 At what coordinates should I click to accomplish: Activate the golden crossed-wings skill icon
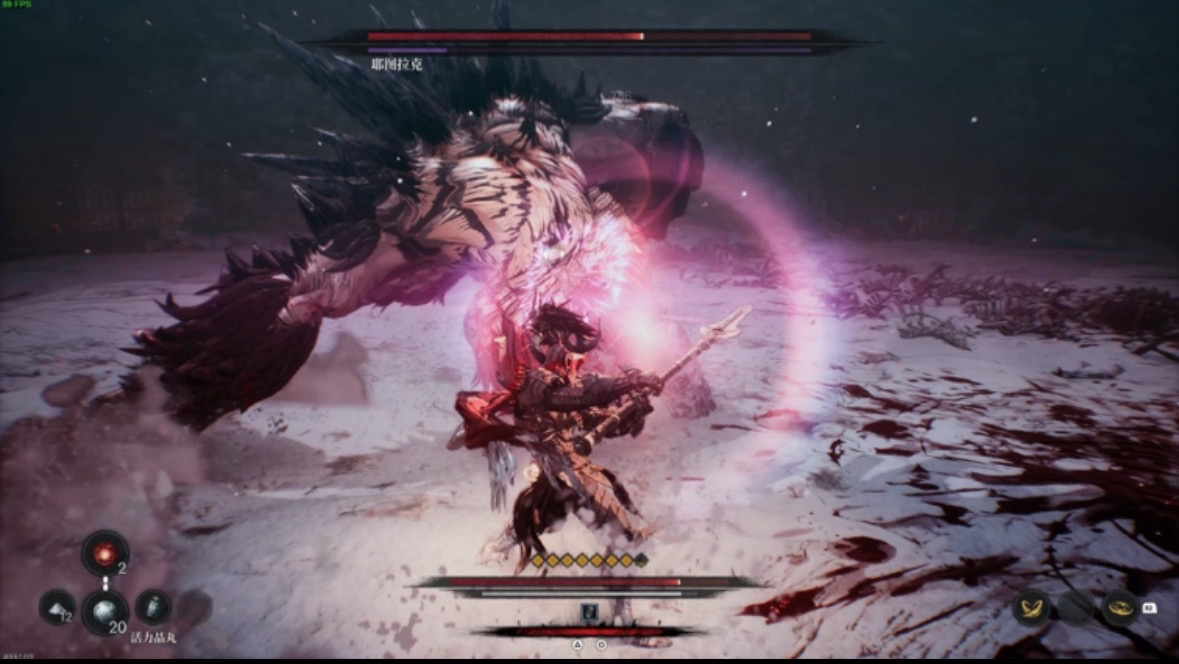tap(1031, 607)
